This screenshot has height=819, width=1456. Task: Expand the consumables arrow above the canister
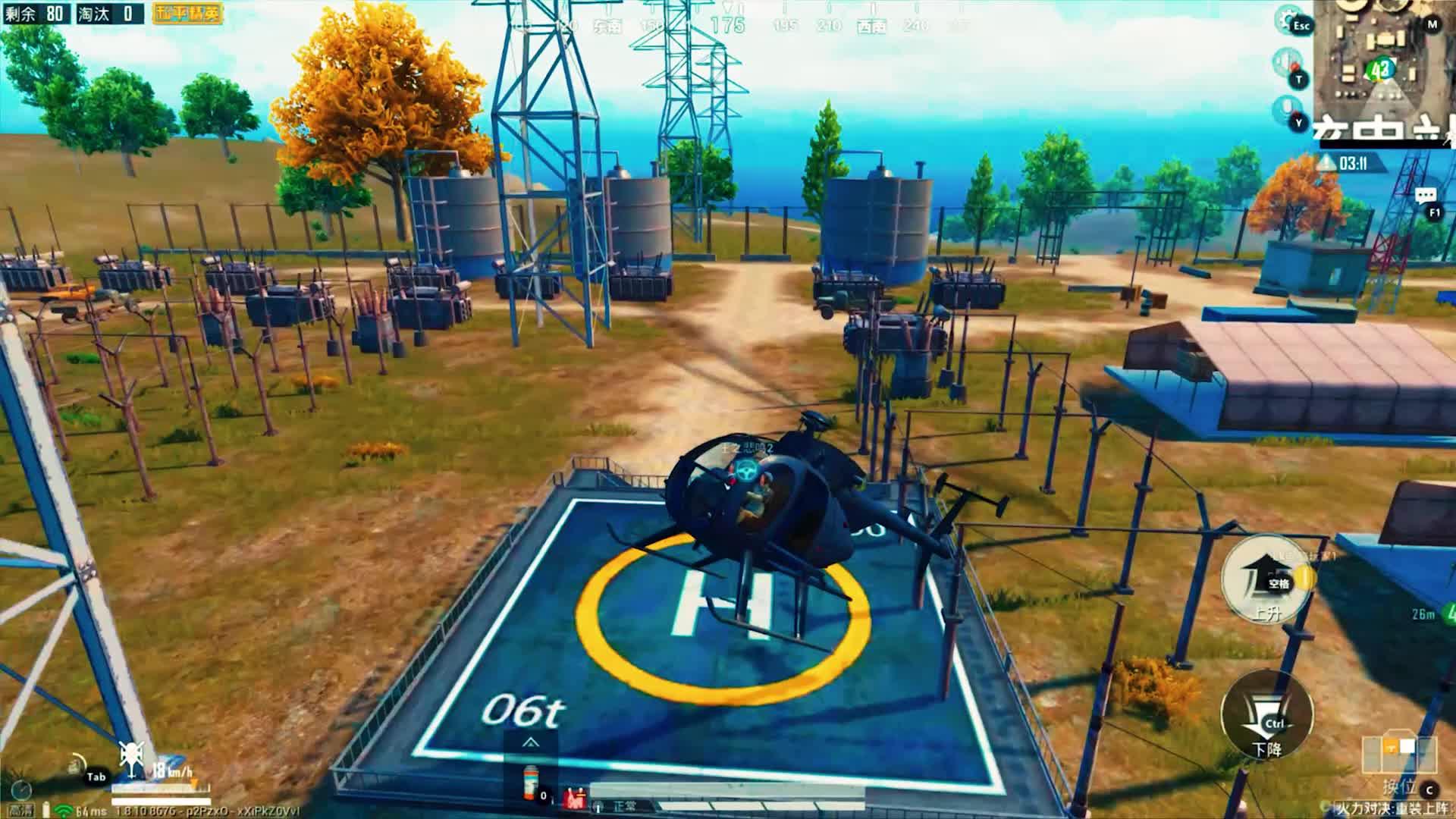point(530,742)
